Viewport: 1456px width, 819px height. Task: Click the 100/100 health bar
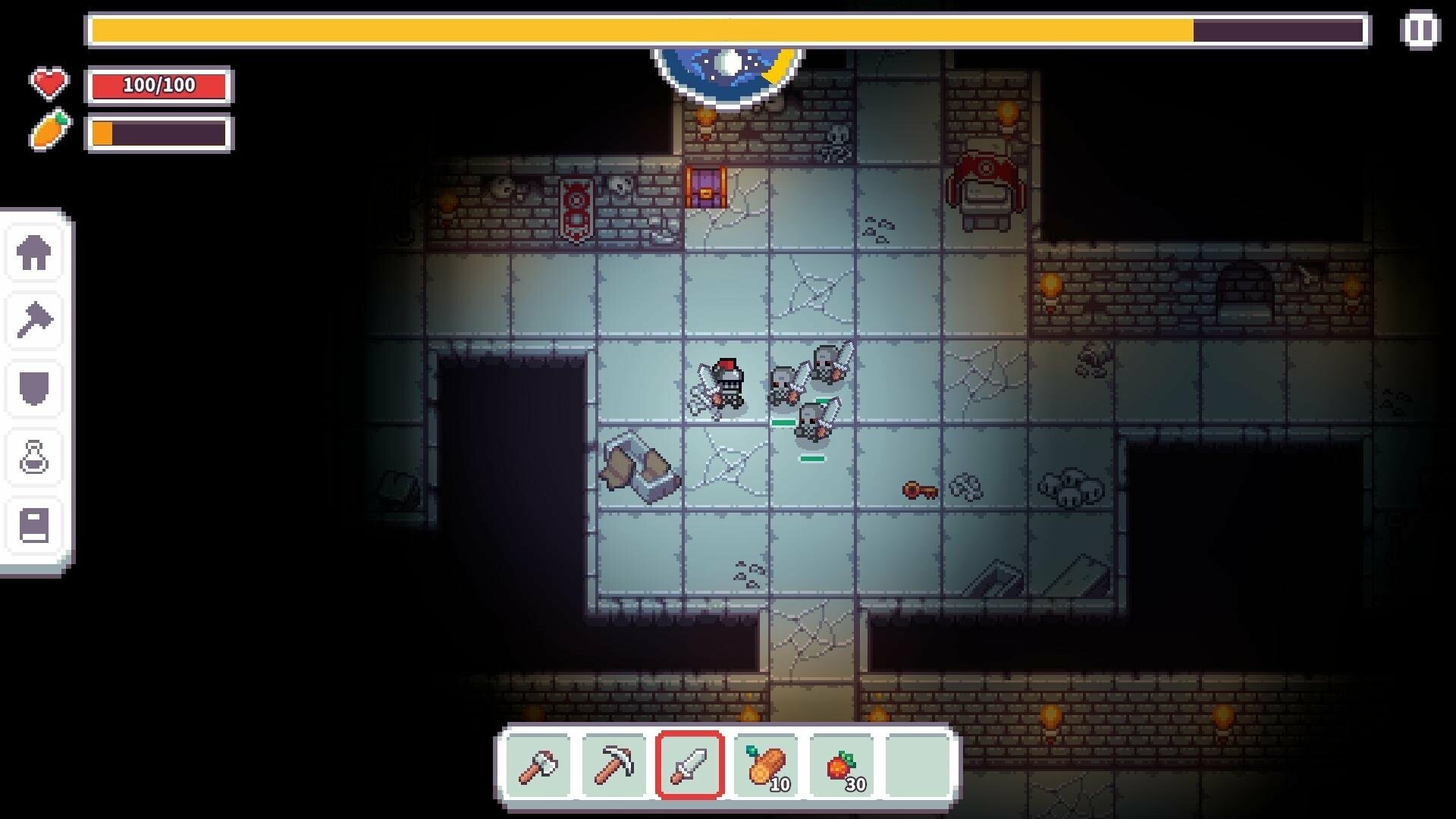pos(159,86)
